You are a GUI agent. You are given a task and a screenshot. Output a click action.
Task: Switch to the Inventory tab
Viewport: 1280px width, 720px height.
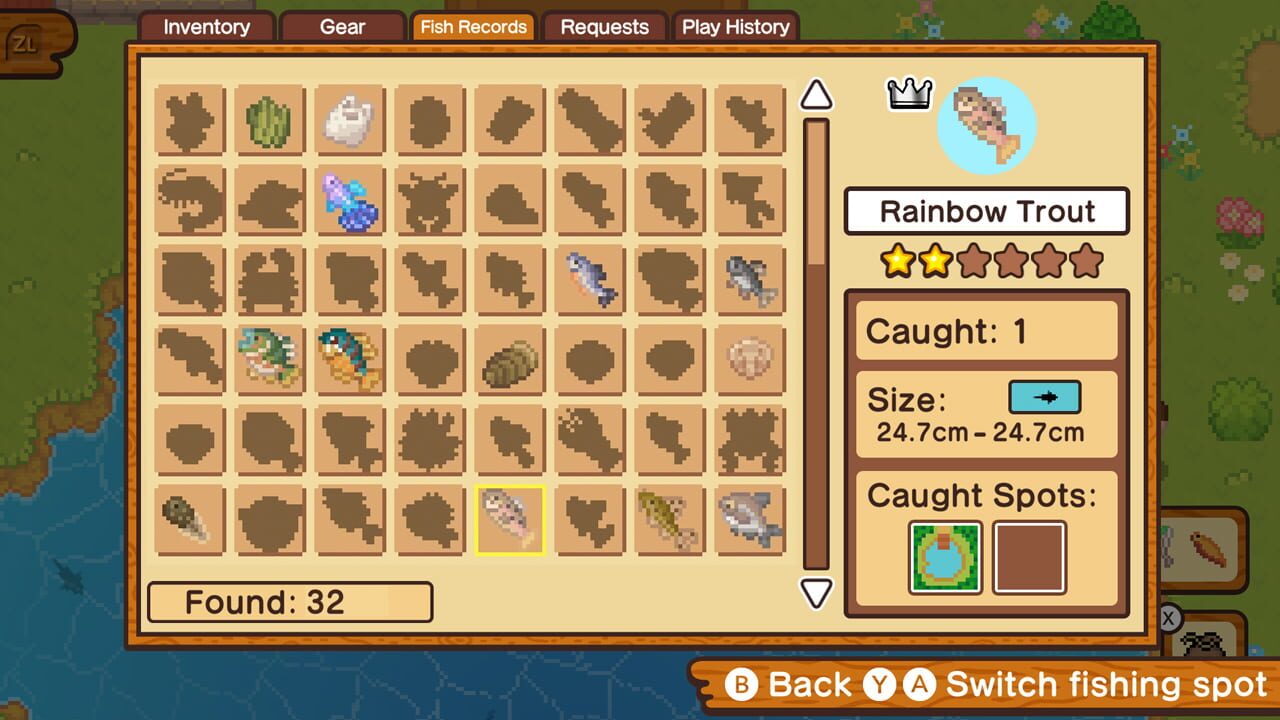pyautogui.click(x=206, y=27)
